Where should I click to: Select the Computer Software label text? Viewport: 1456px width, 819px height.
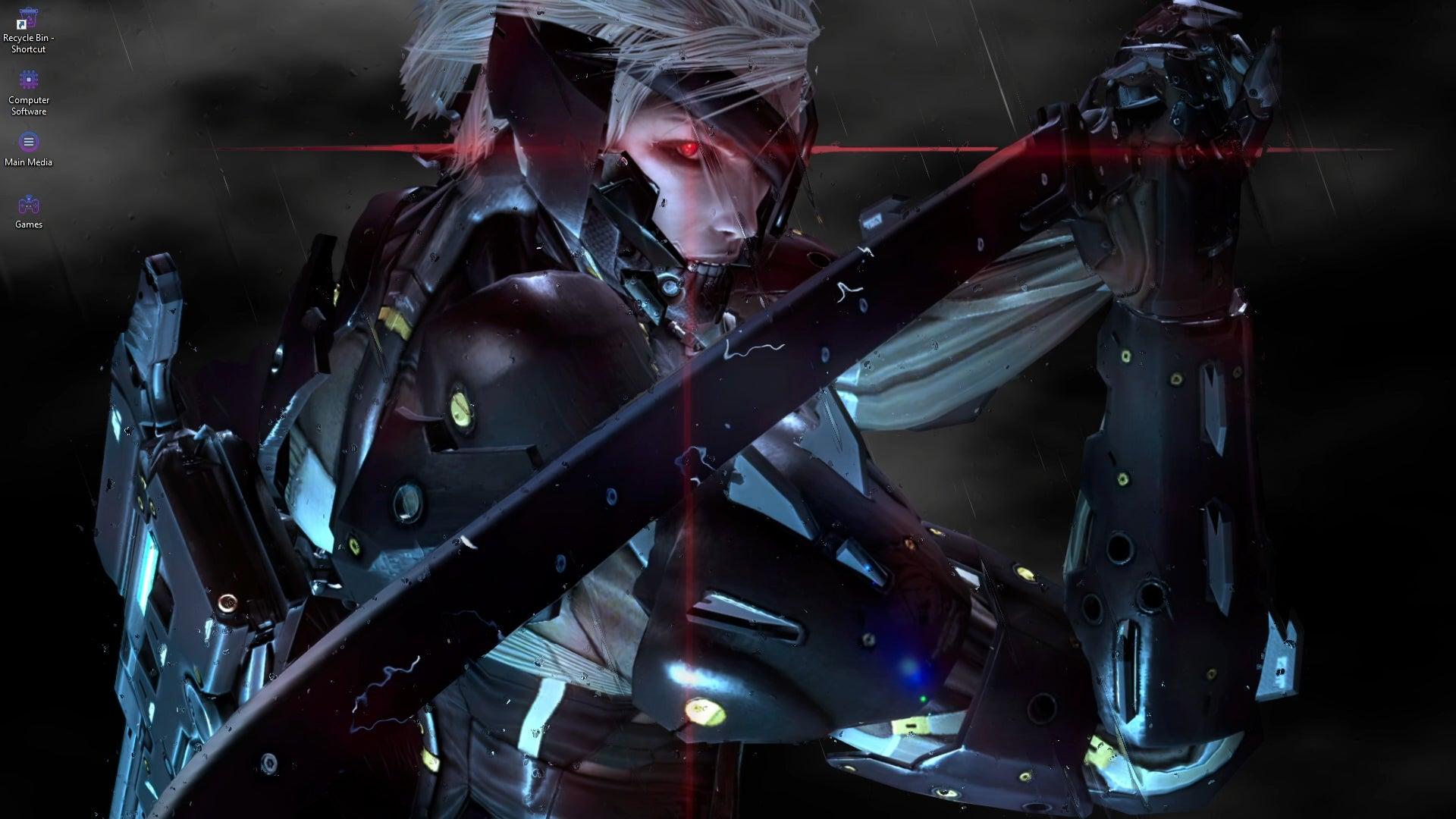click(x=29, y=105)
